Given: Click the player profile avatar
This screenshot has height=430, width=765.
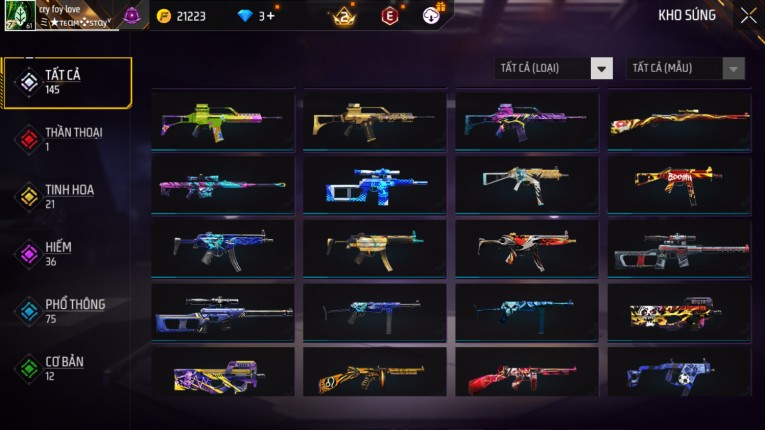Looking at the screenshot, I should click(19, 15).
